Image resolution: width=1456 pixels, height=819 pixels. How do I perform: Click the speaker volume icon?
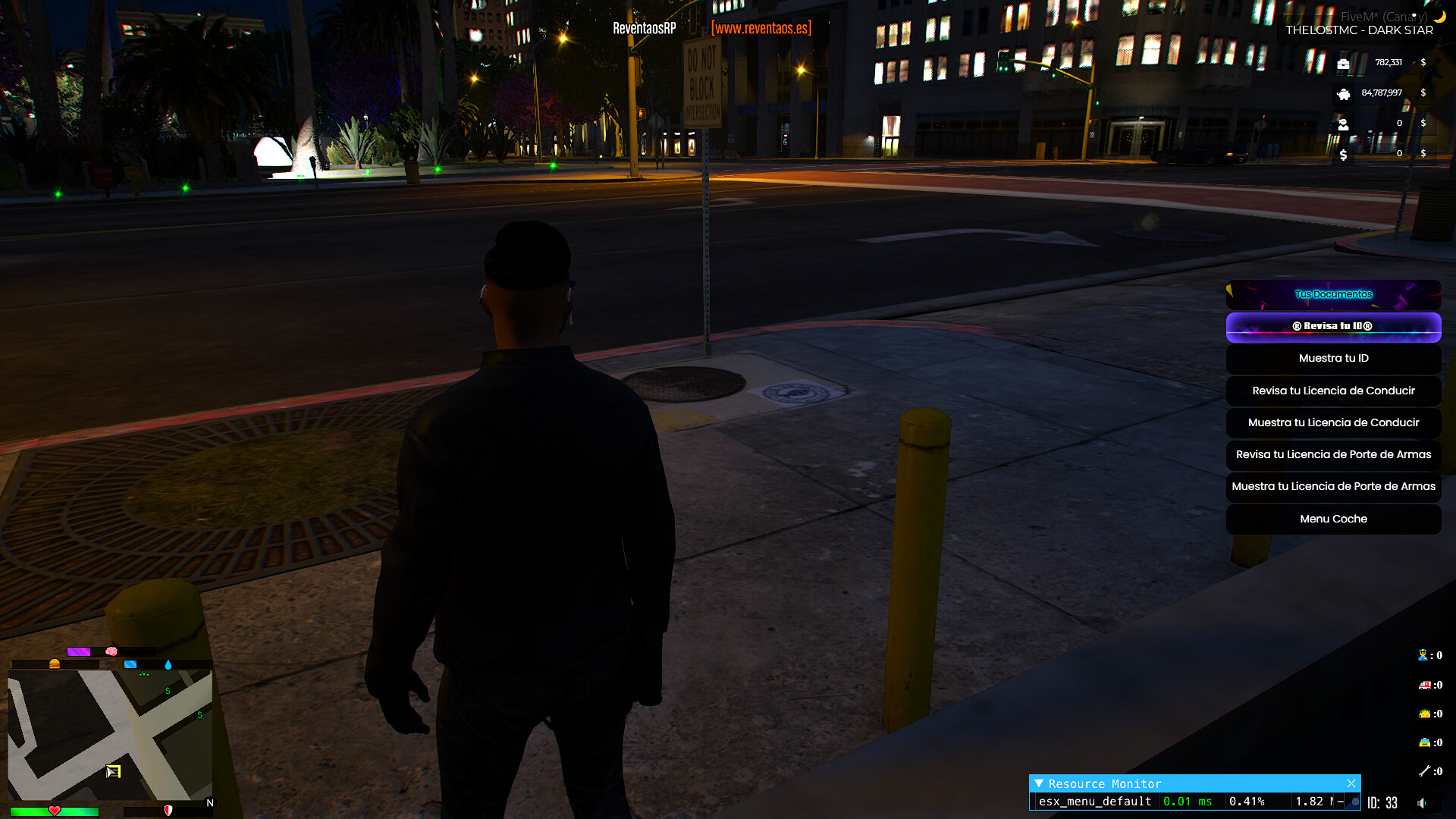[x=1422, y=803]
